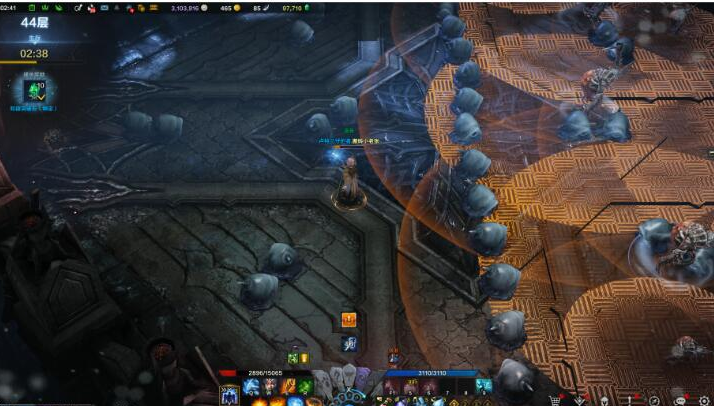The height and width of the screenshot is (406, 714).
Task: Open the helmet character menu
Action: pyautogui.click(x=605, y=398)
